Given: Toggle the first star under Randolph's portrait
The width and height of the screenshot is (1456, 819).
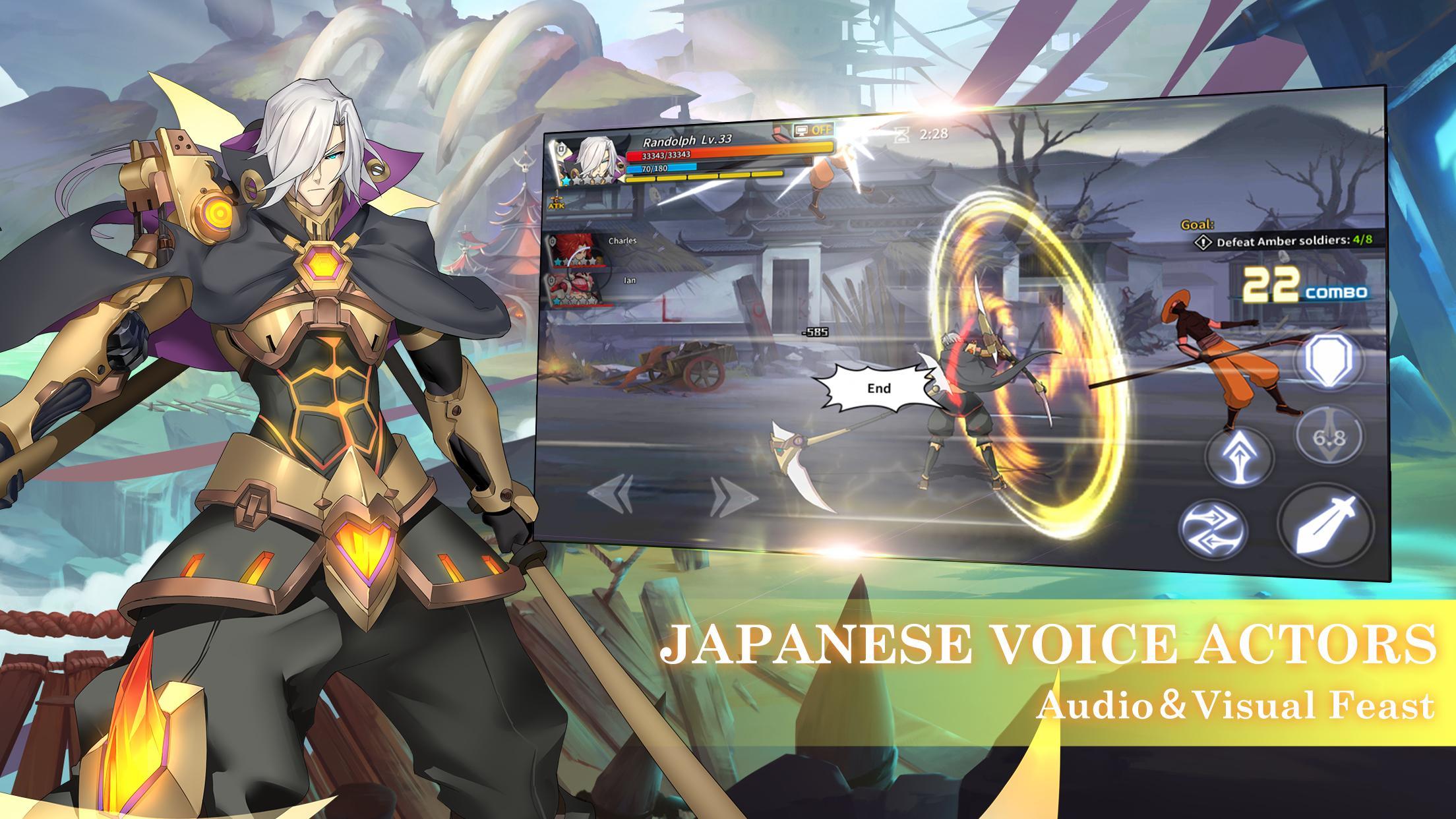Looking at the screenshot, I should [566, 181].
